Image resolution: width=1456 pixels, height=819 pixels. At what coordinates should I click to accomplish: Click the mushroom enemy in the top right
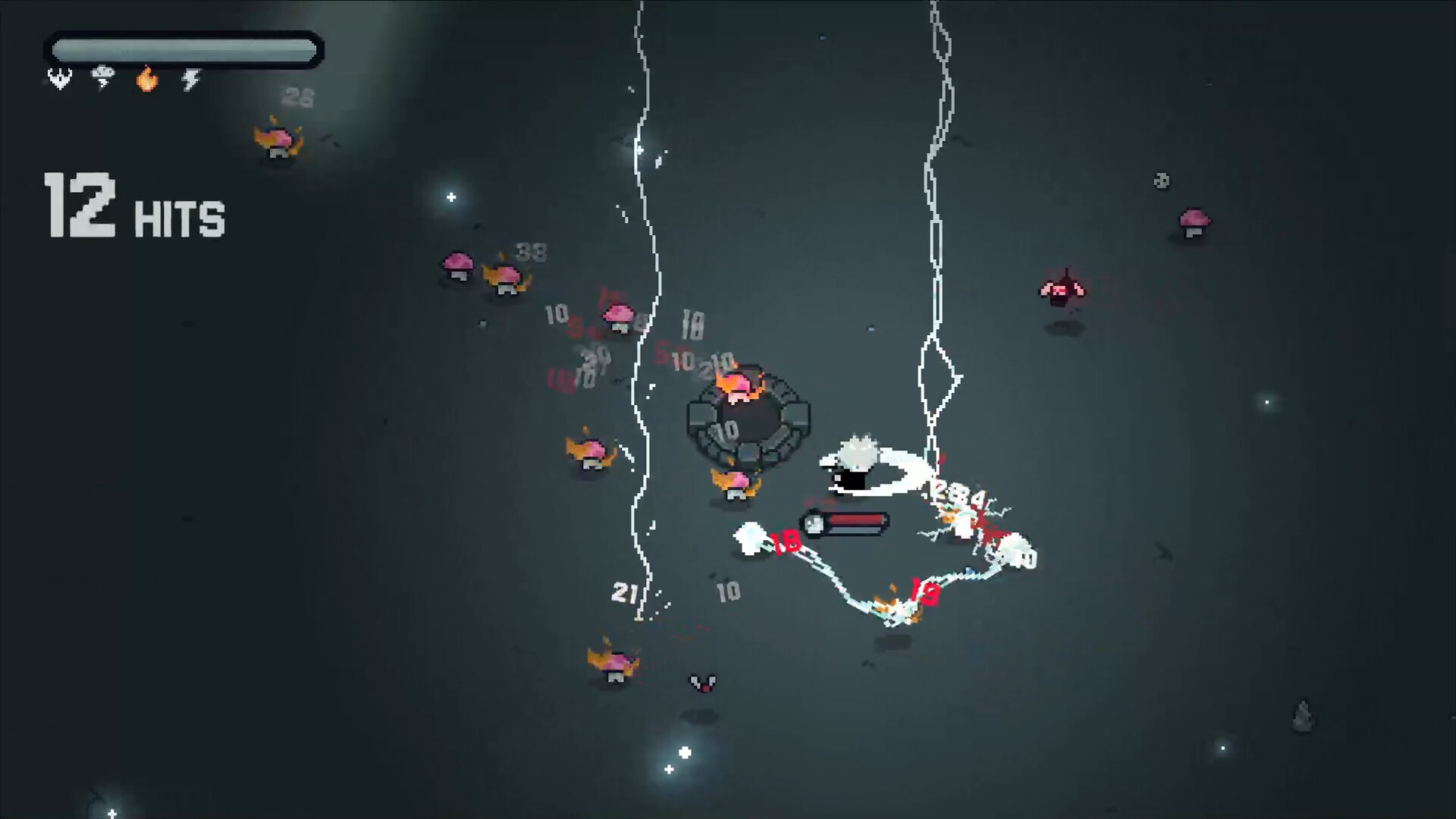(x=1194, y=221)
